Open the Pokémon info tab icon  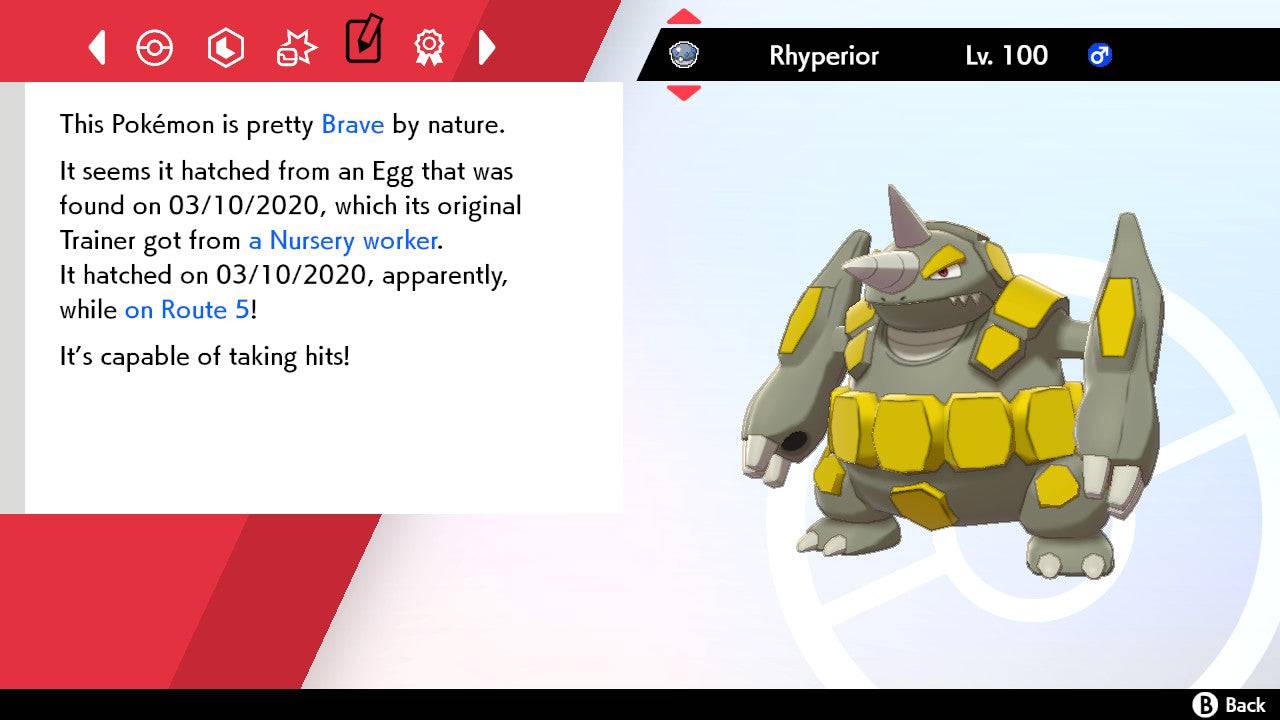[x=155, y=47]
